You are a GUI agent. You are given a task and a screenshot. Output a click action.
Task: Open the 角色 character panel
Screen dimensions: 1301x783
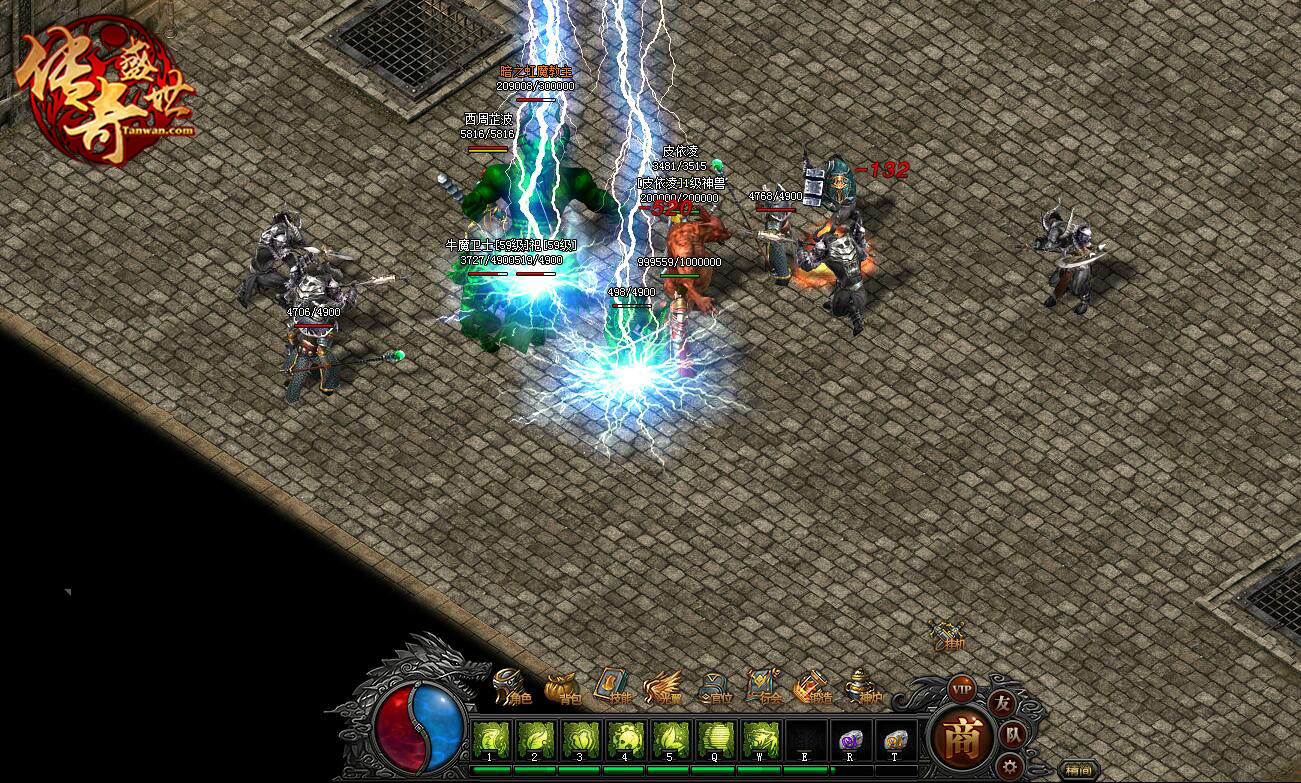pyautogui.click(x=511, y=687)
